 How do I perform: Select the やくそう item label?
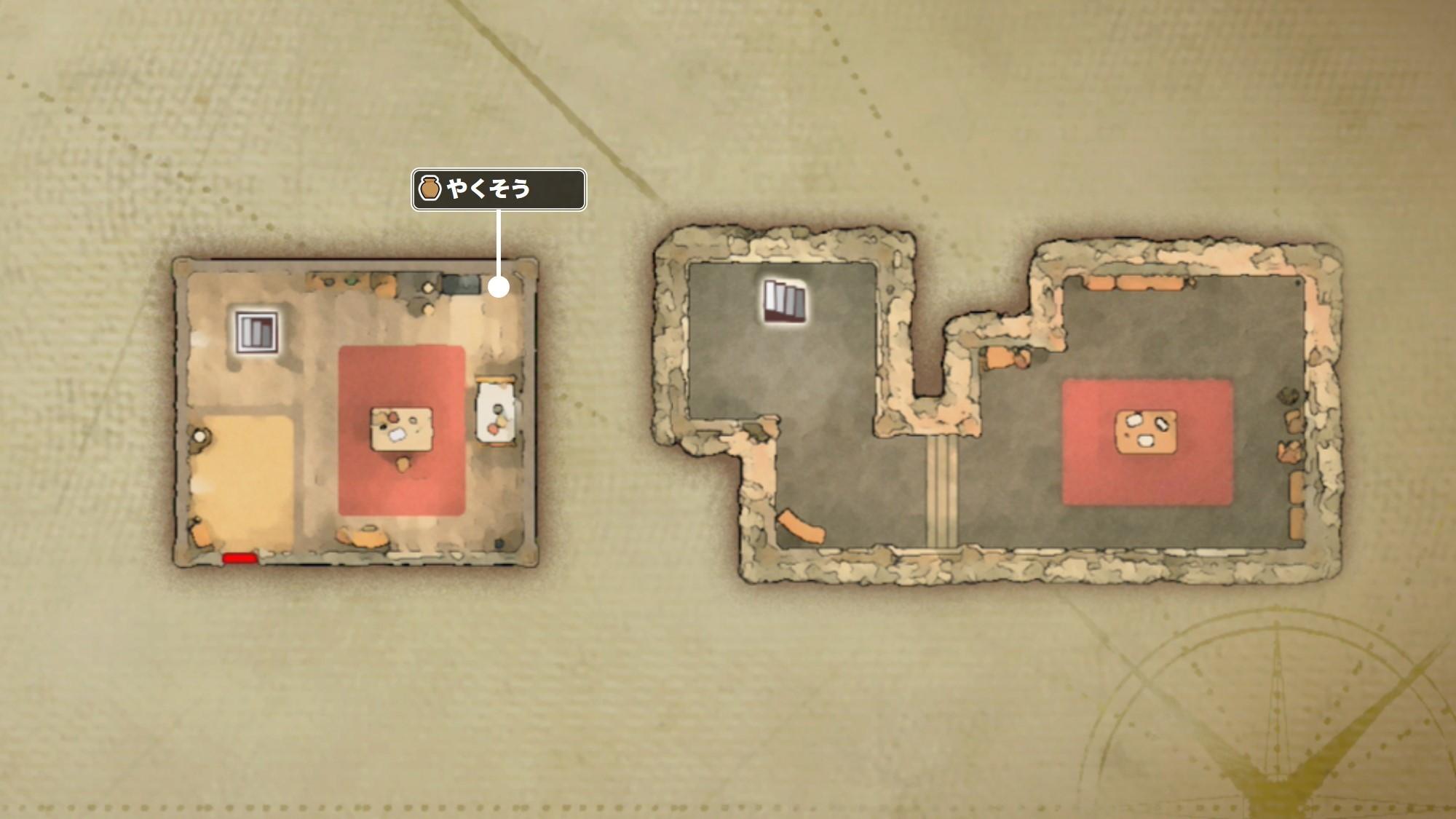tap(499, 189)
